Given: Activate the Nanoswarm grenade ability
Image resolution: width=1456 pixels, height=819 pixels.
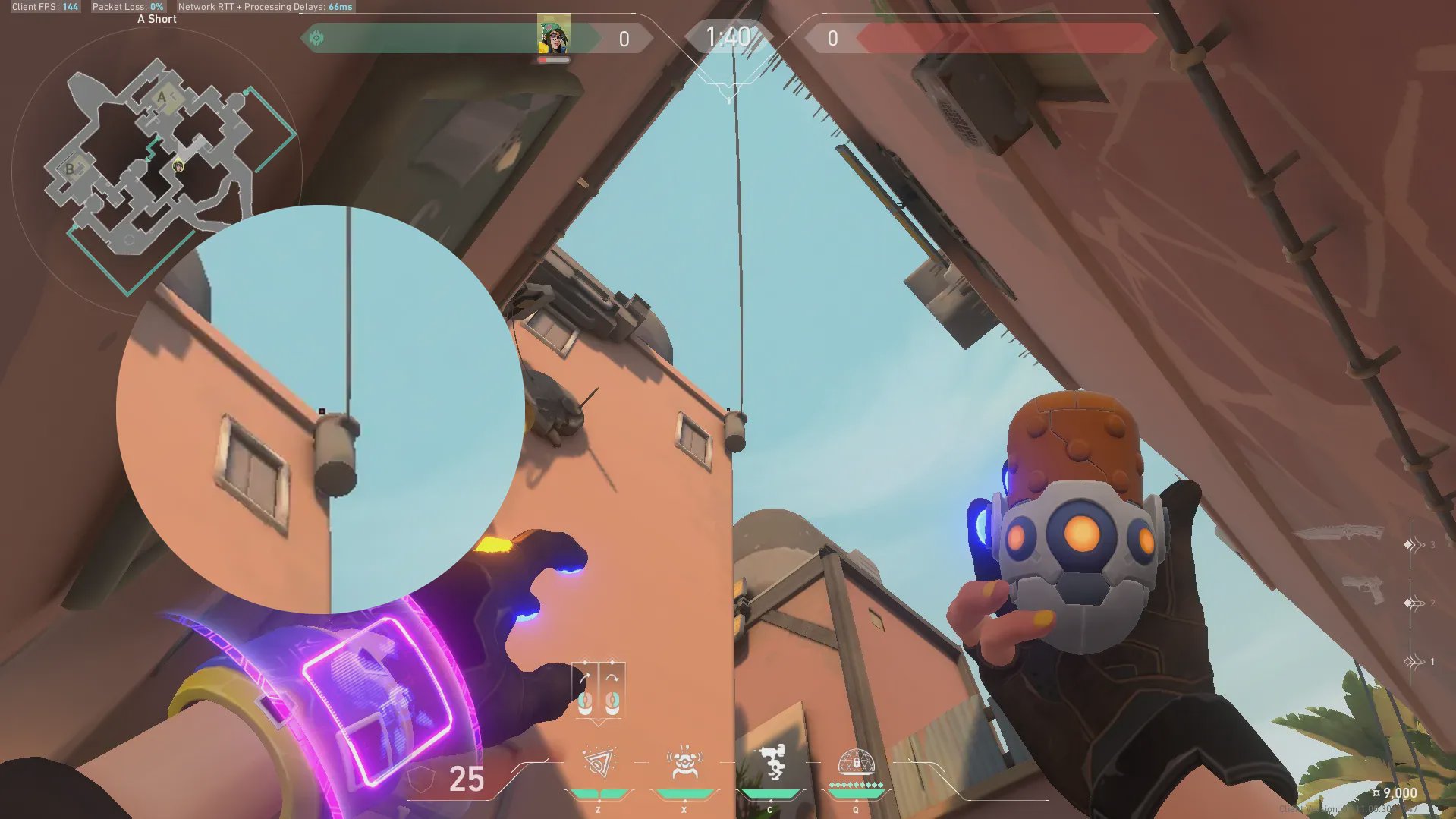Looking at the screenshot, I should click(599, 764).
